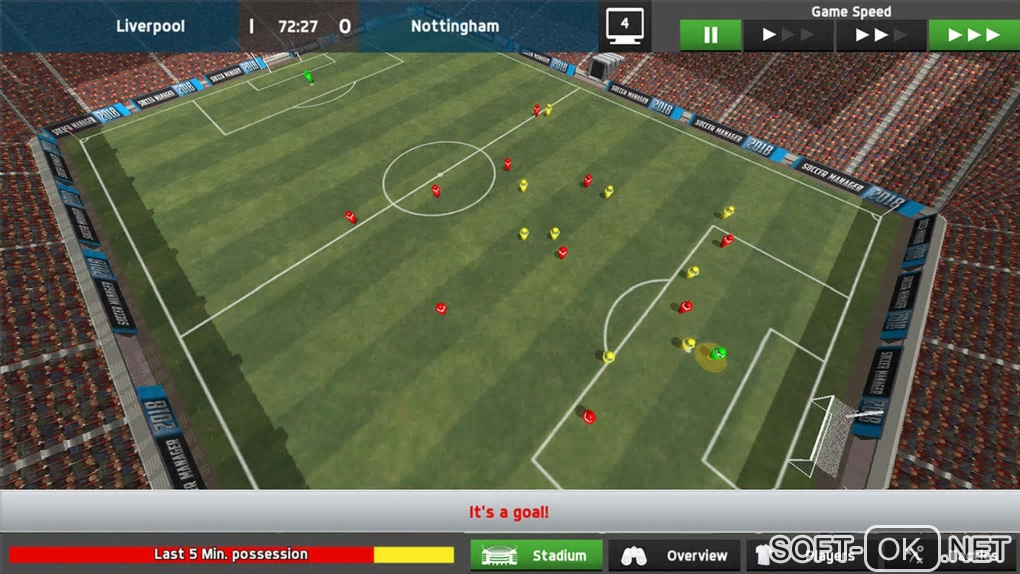Set game speed to double arrow
Viewport: 1020px width, 574px height.
click(880, 35)
